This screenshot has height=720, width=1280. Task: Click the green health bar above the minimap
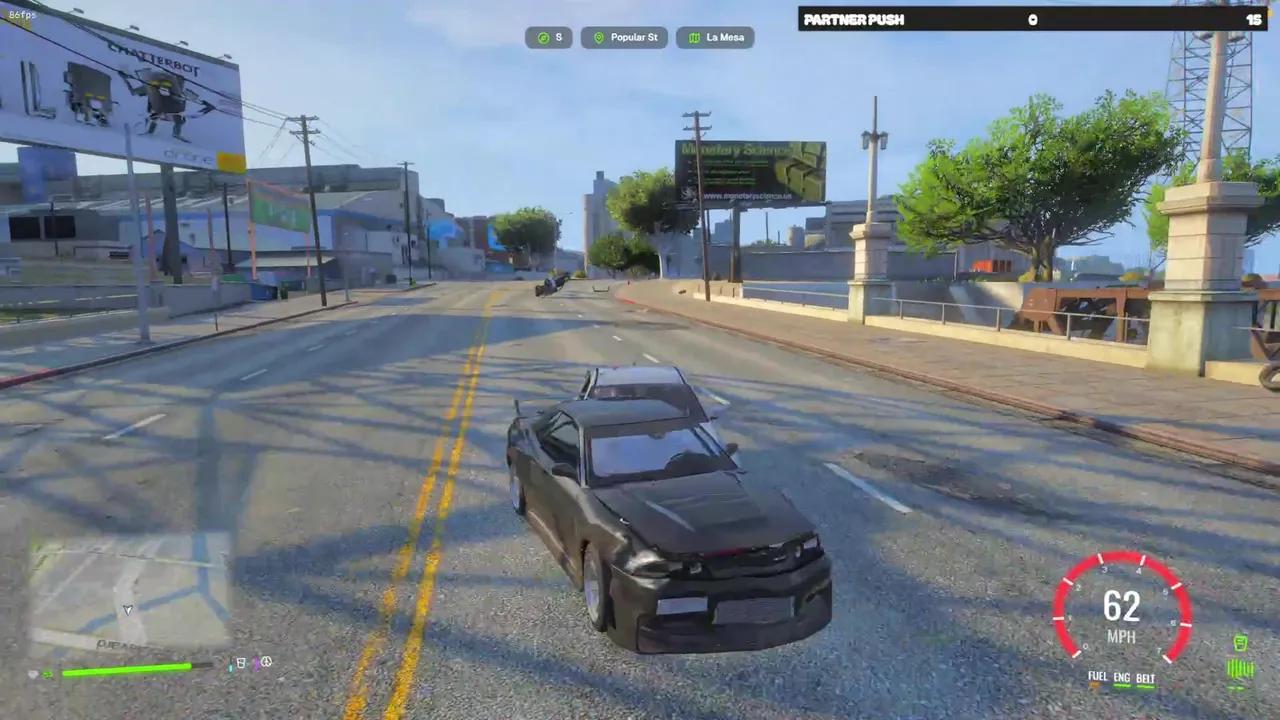[x=127, y=670]
